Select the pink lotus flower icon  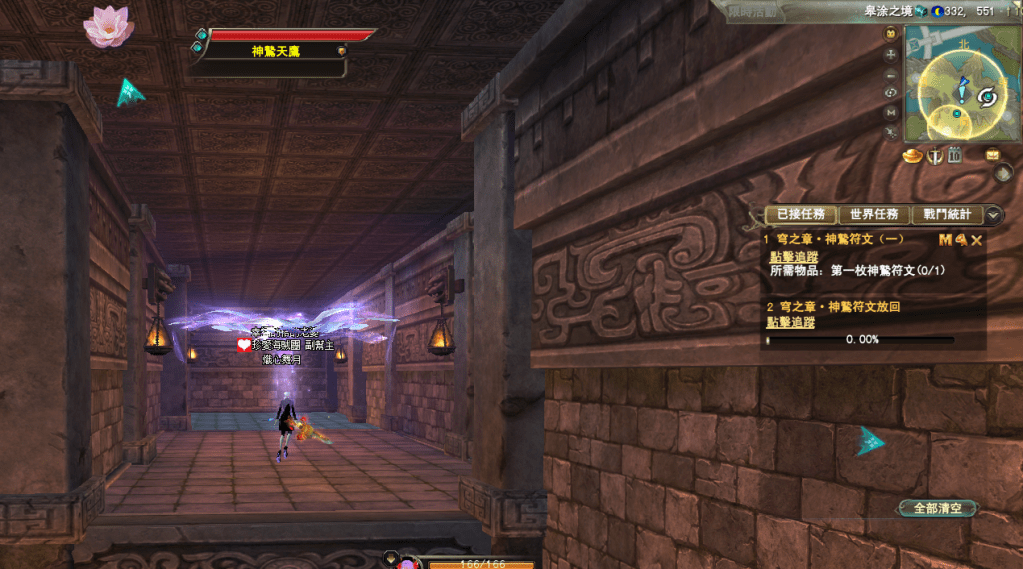coord(108,26)
